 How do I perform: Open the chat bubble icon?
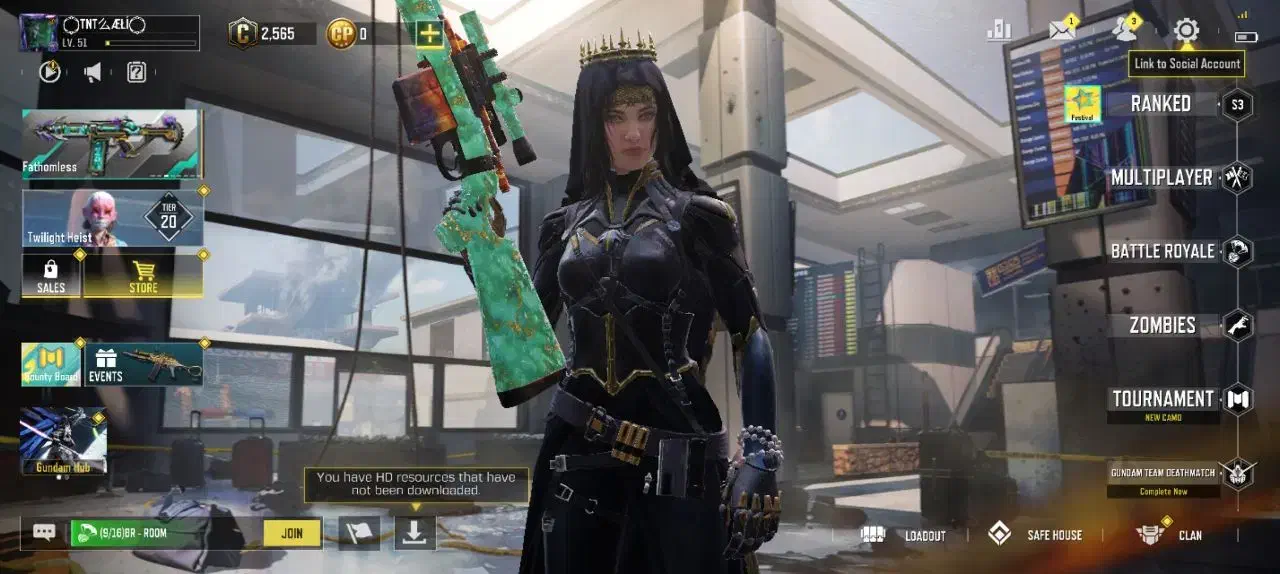(44, 533)
